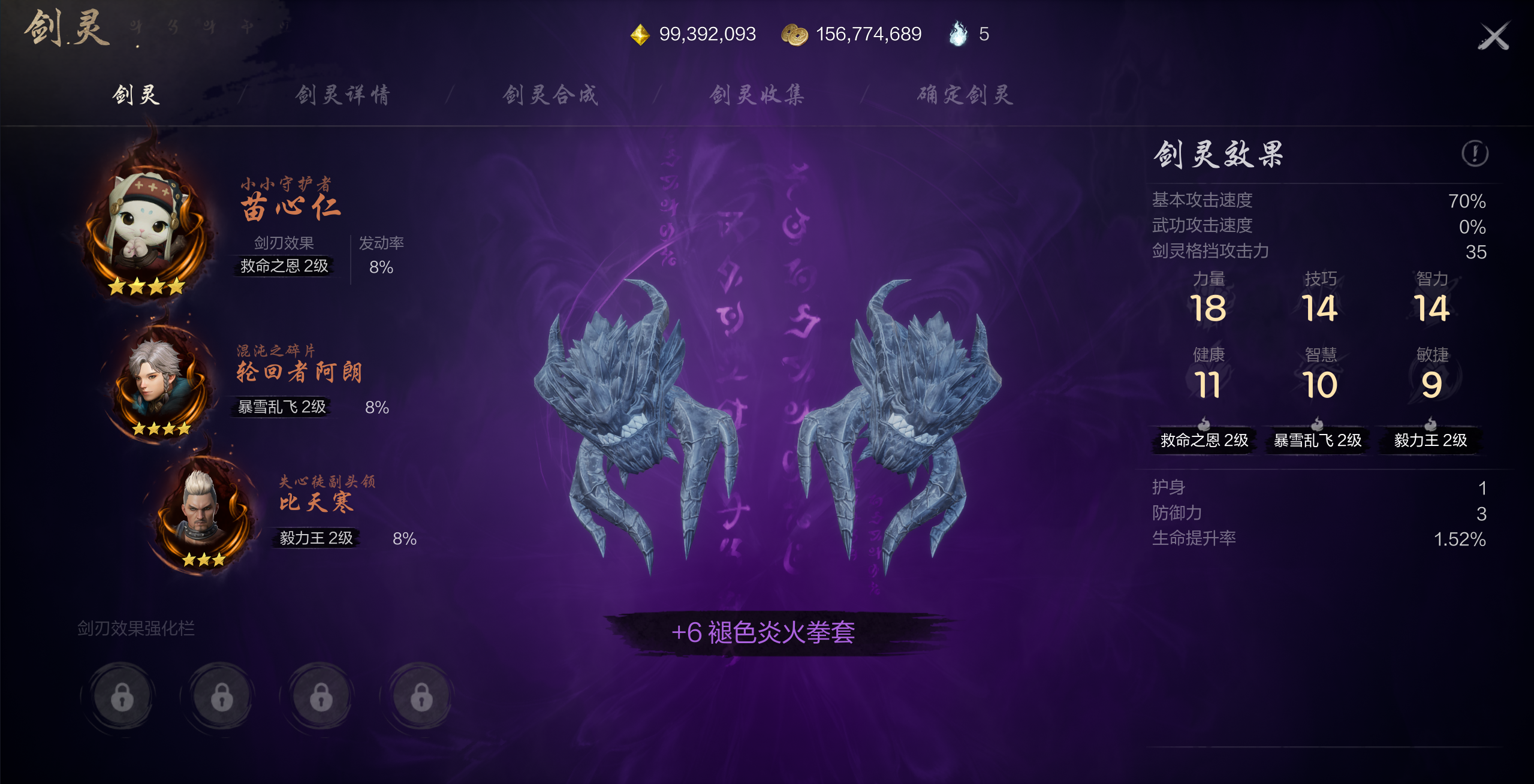Open the 剑灵收集 tab
The image size is (1534, 784).
click(x=757, y=95)
